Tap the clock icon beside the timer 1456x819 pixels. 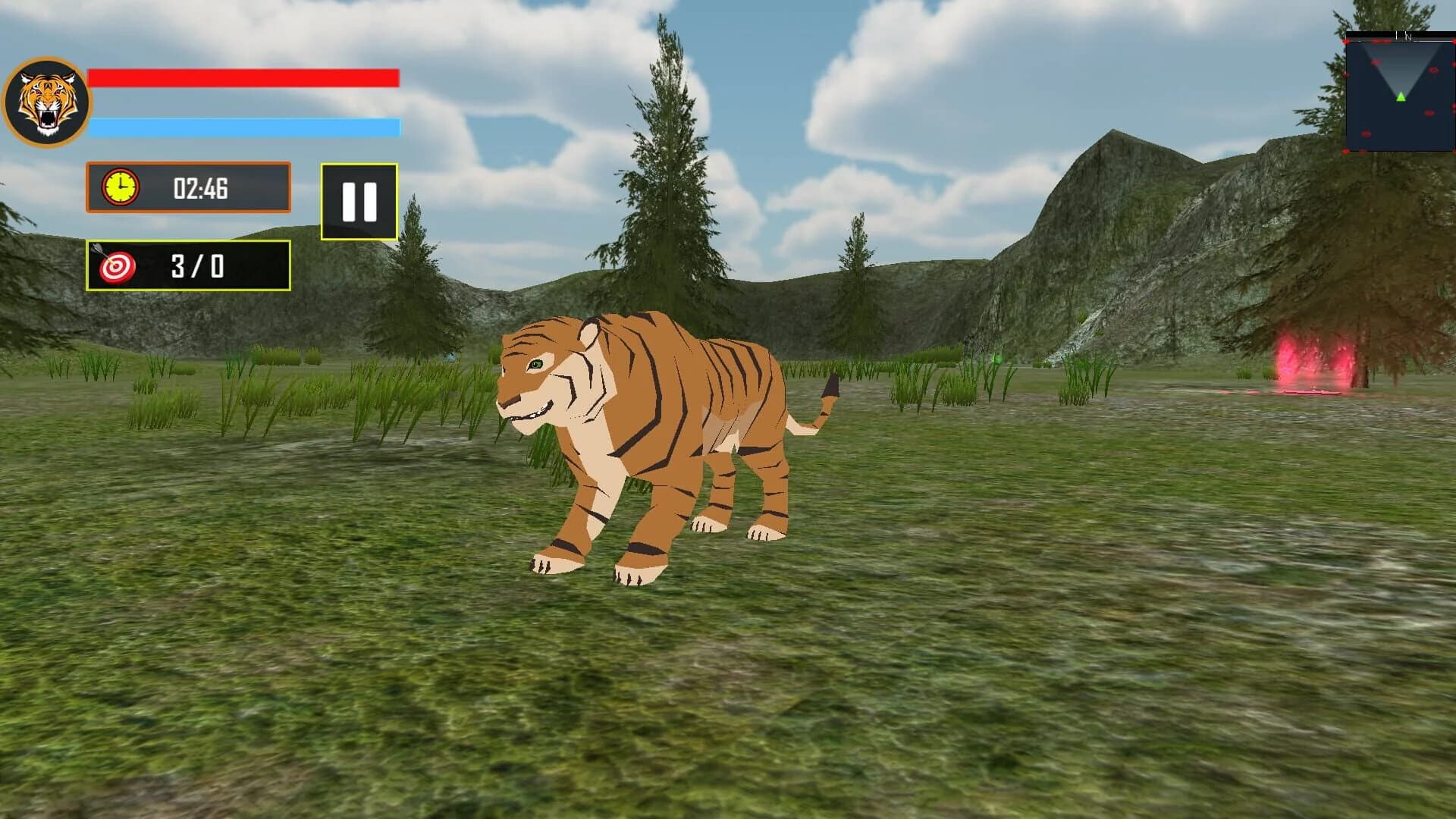[121, 189]
